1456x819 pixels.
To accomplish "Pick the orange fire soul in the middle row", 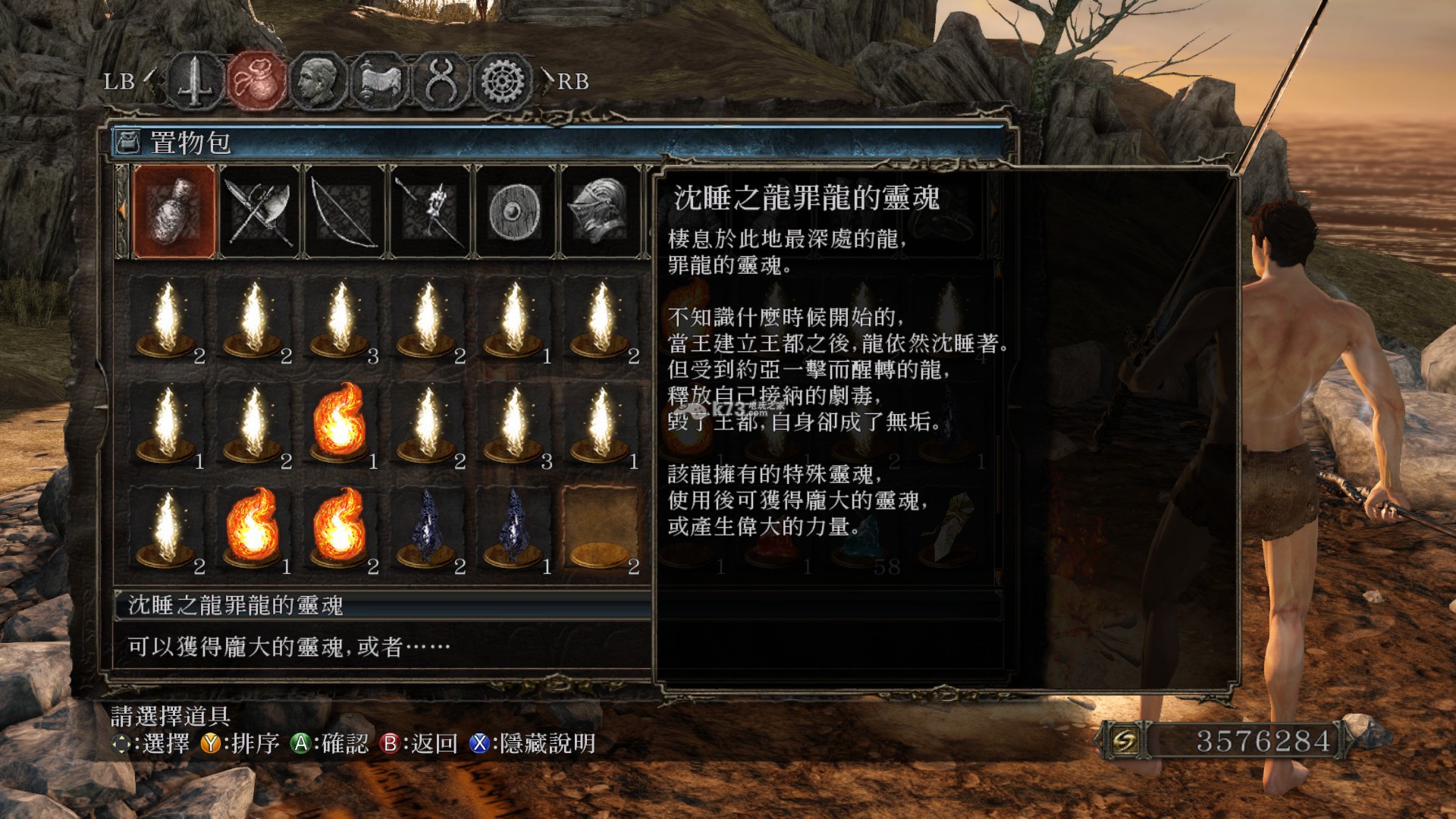I will tap(340, 423).
